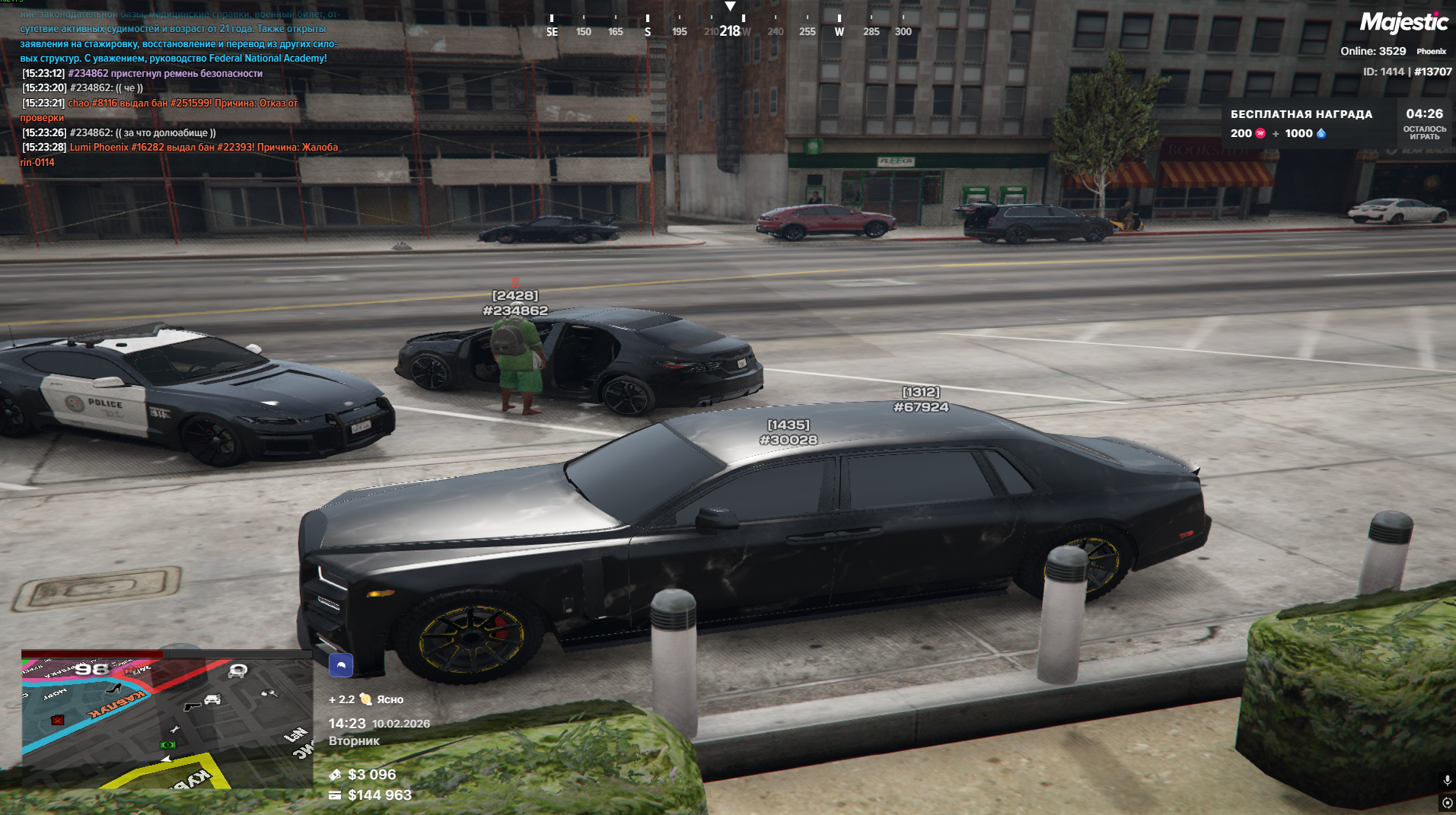Click the blue helmet icon beside minimap

click(x=341, y=665)
